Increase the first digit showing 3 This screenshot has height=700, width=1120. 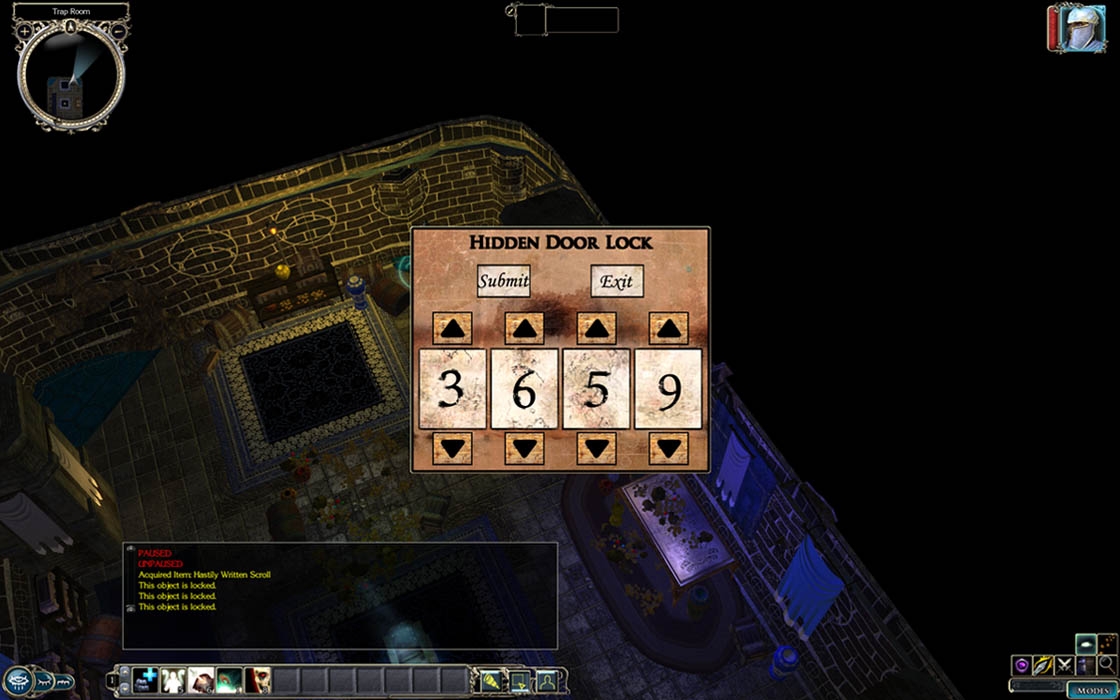click(x=452, y=328)
